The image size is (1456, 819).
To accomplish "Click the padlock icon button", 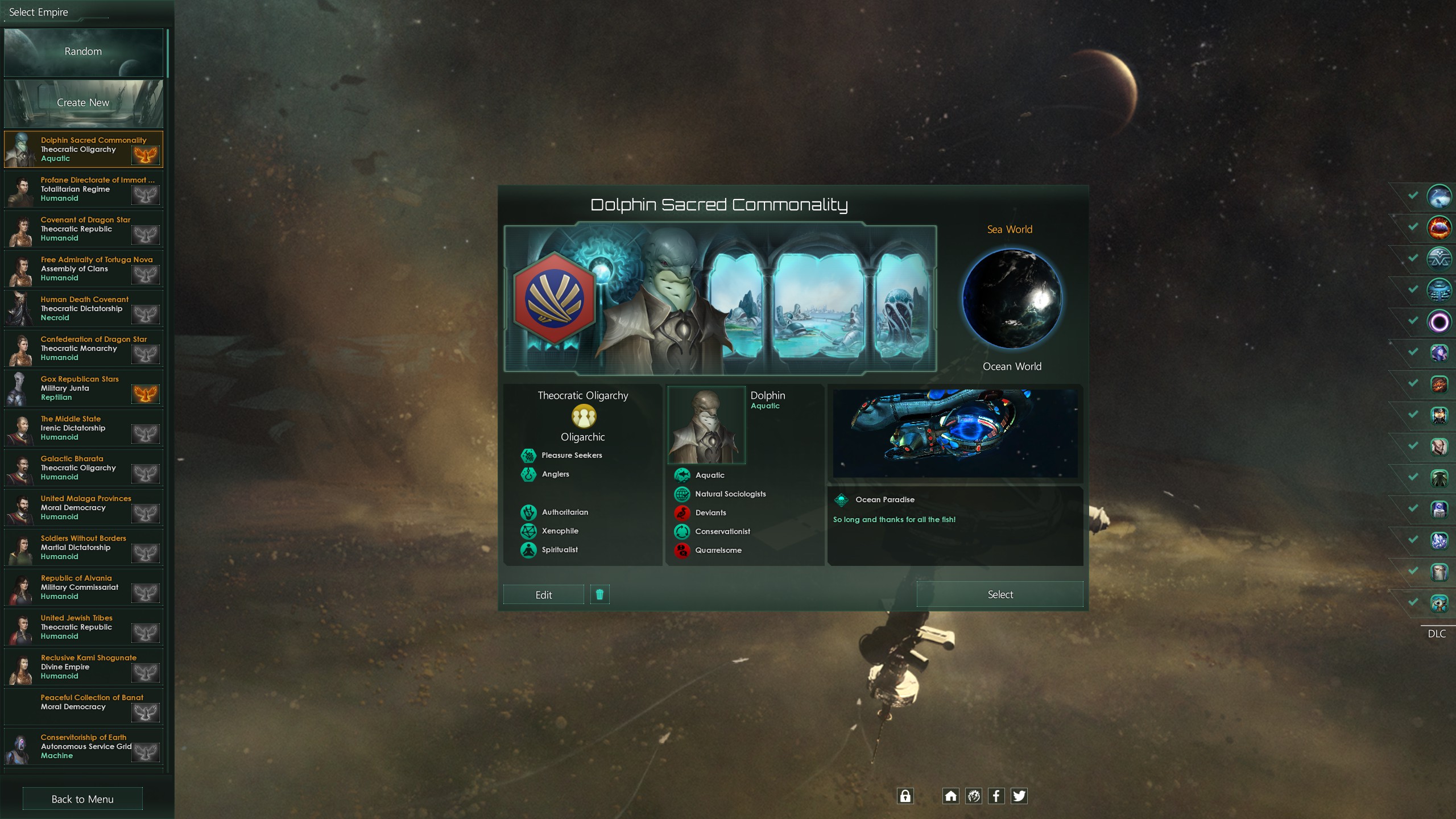I will pyautogui.click(x=905, y=796).
